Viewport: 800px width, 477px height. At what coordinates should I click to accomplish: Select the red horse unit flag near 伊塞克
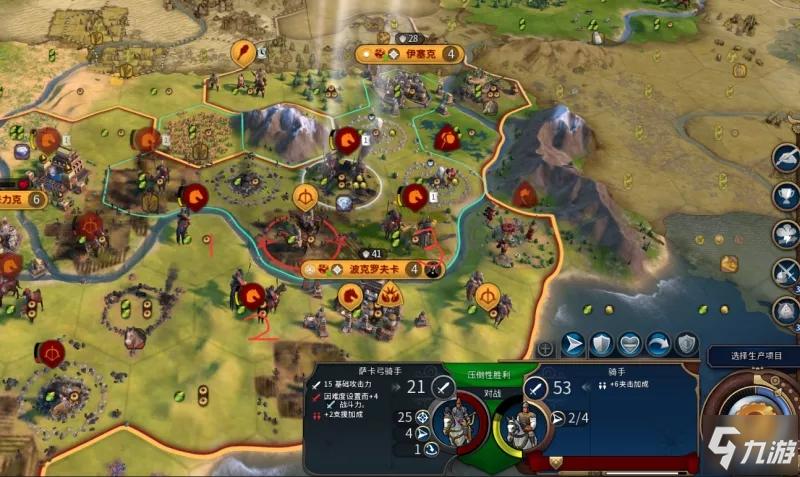pyautogui.click(x=347, y=139)
